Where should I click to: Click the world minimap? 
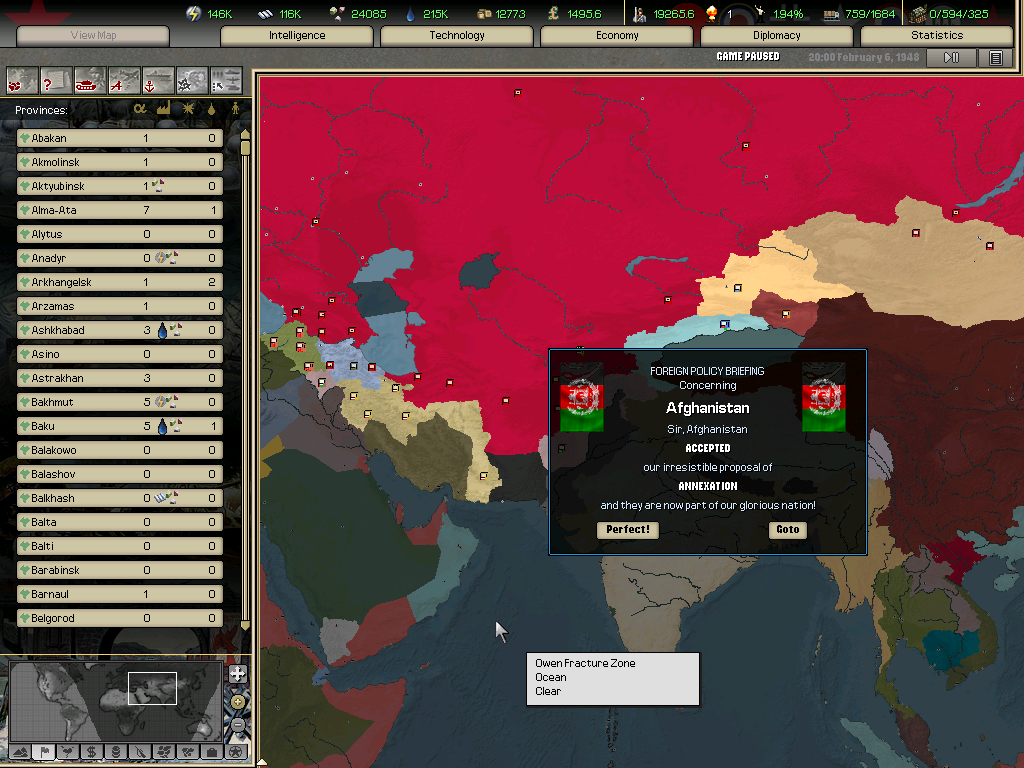click(x=115, y=698)
